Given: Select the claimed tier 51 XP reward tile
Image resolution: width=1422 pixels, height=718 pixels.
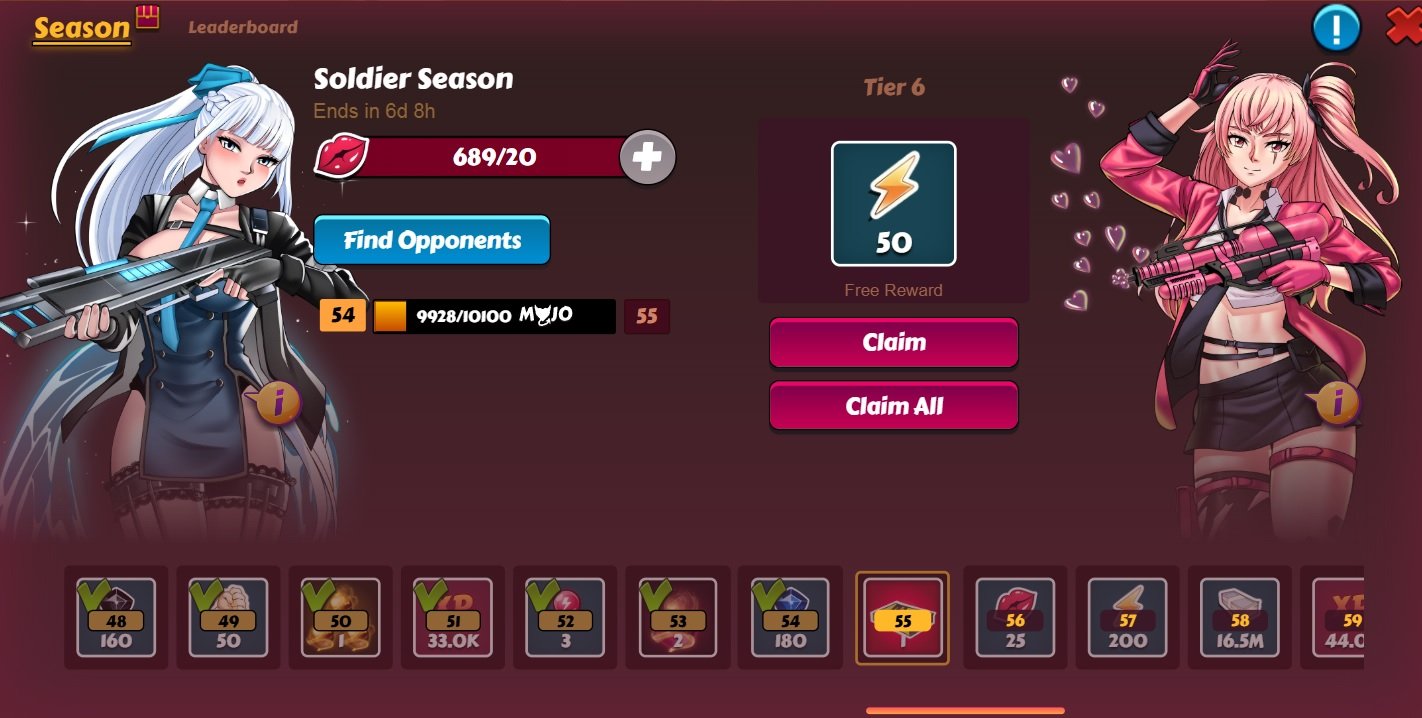Looking at the screenshot, I should point(453,618).
